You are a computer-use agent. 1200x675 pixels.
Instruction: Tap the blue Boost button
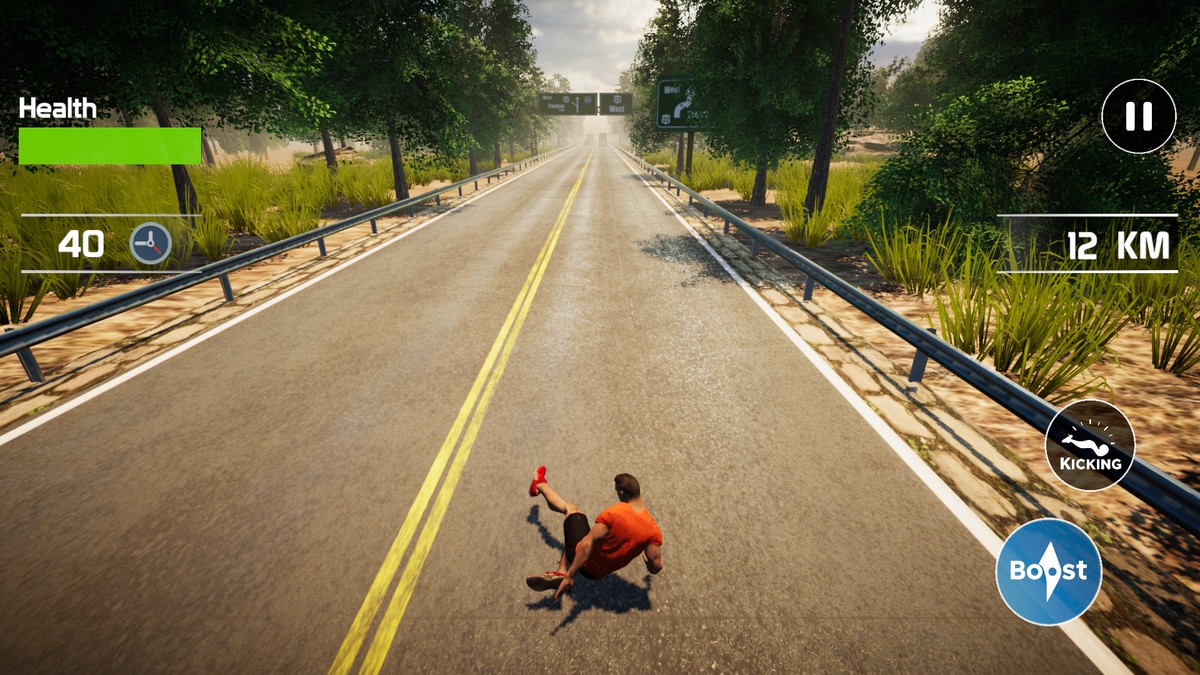(x=1048, y=572)
